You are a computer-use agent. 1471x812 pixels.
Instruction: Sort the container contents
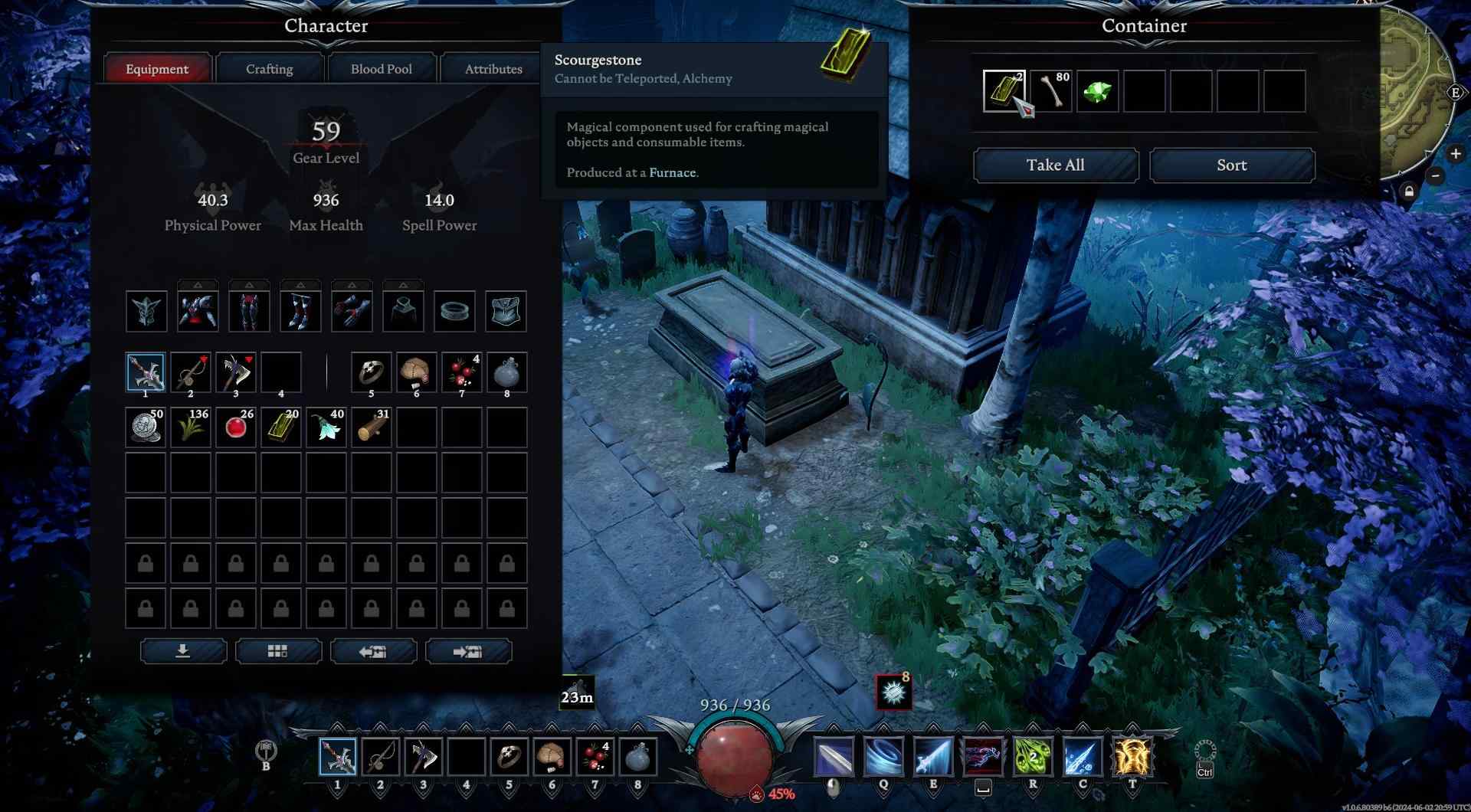pyautogui.click(x=1231, y=165)
